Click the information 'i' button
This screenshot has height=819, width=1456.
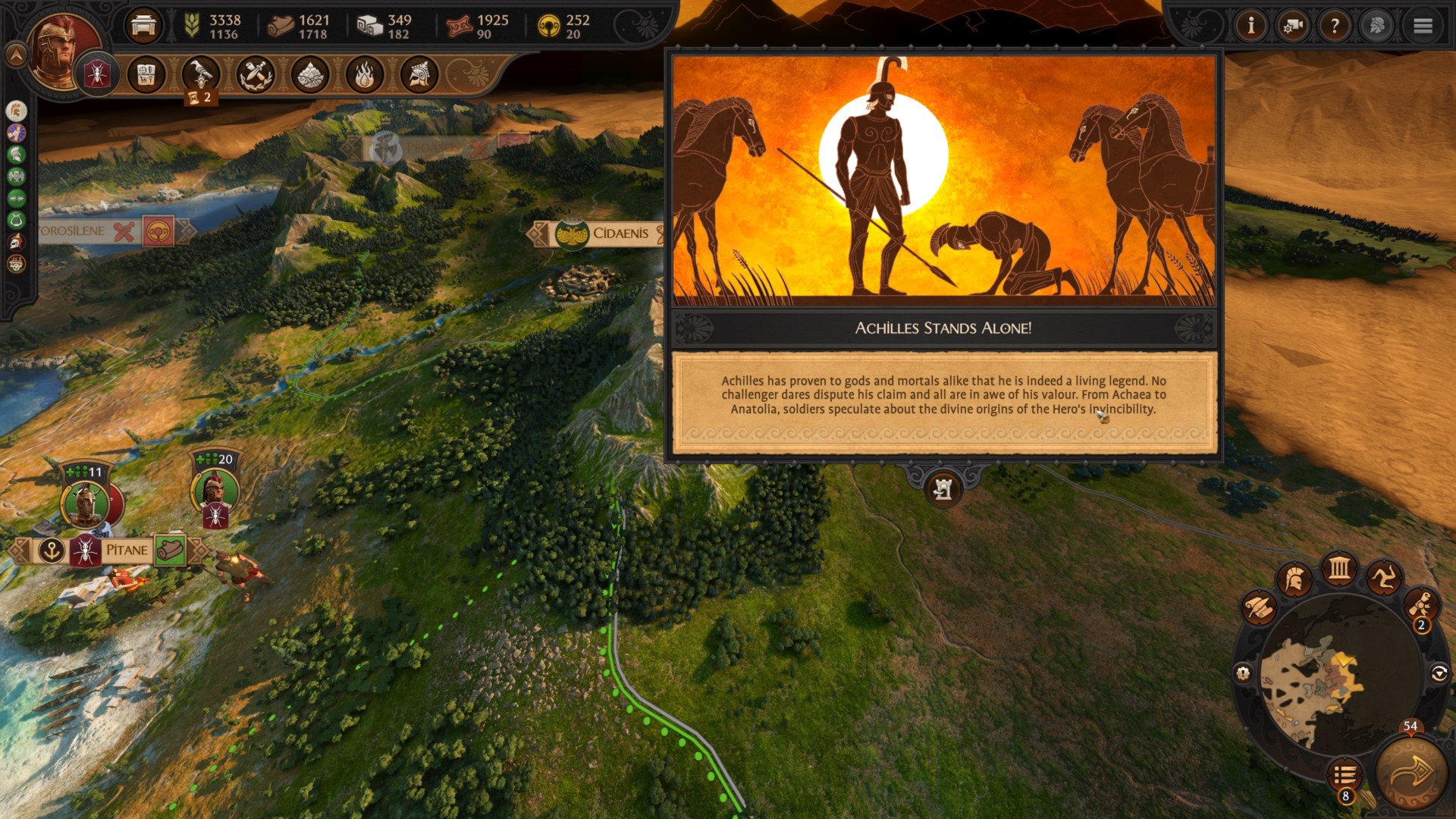tap(1250, 27)
